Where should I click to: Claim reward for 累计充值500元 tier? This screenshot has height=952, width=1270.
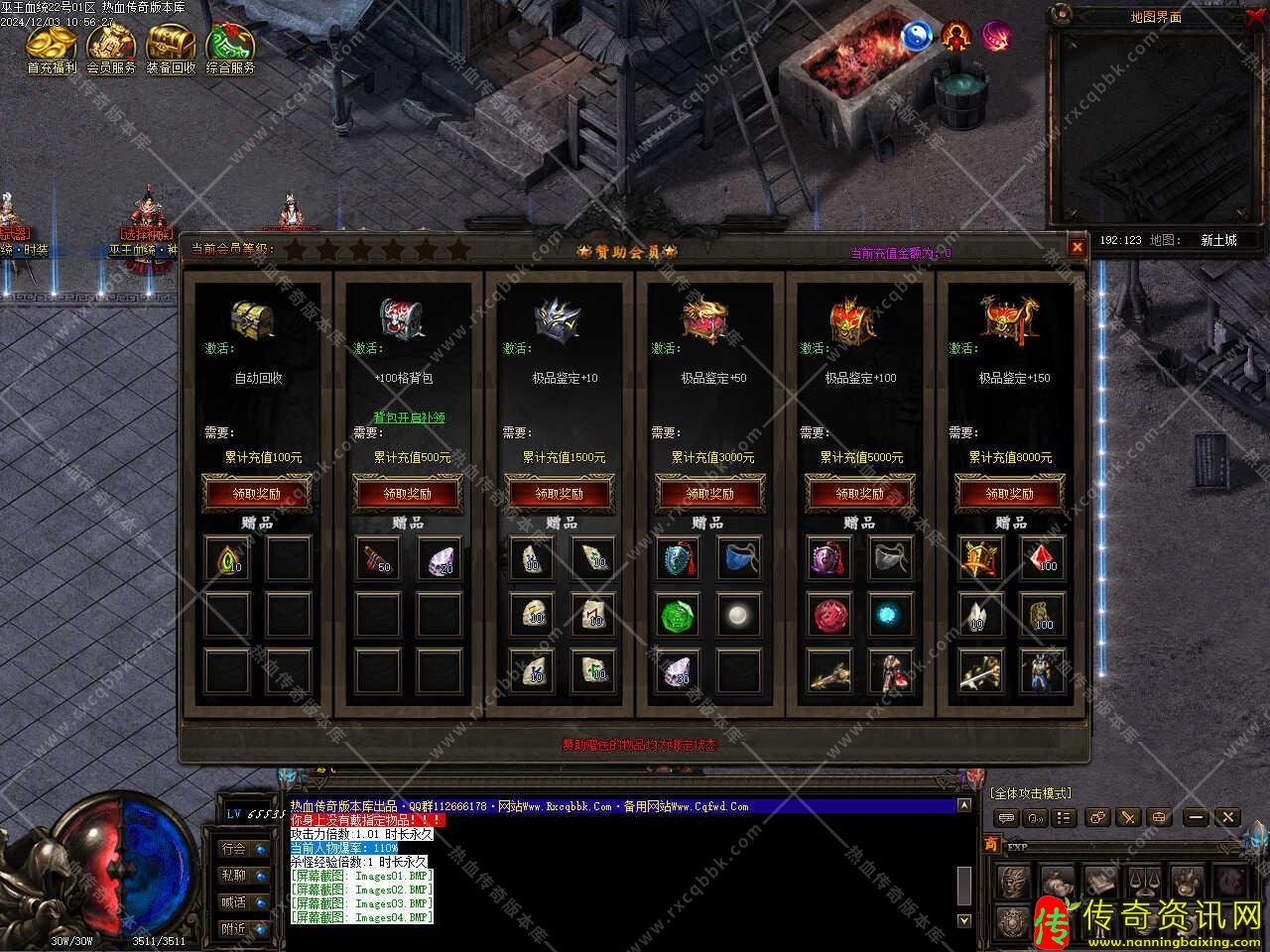[408, 493]
